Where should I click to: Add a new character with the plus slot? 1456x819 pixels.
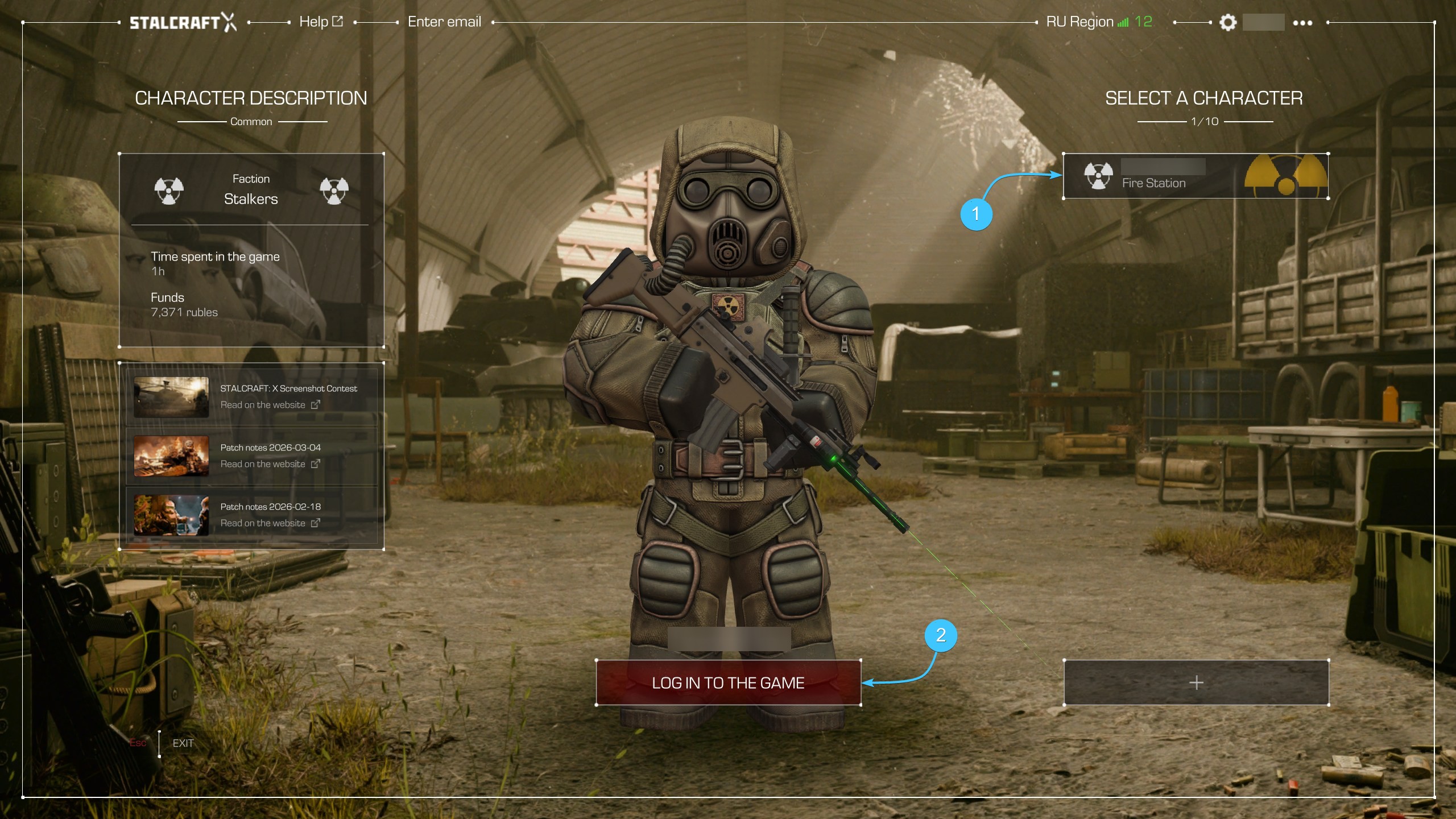coord(1196,682)
